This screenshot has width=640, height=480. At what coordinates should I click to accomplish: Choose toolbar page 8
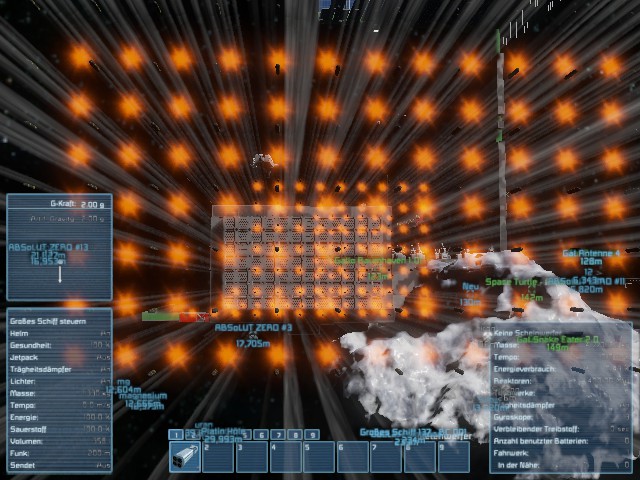(x=295, y=435)
